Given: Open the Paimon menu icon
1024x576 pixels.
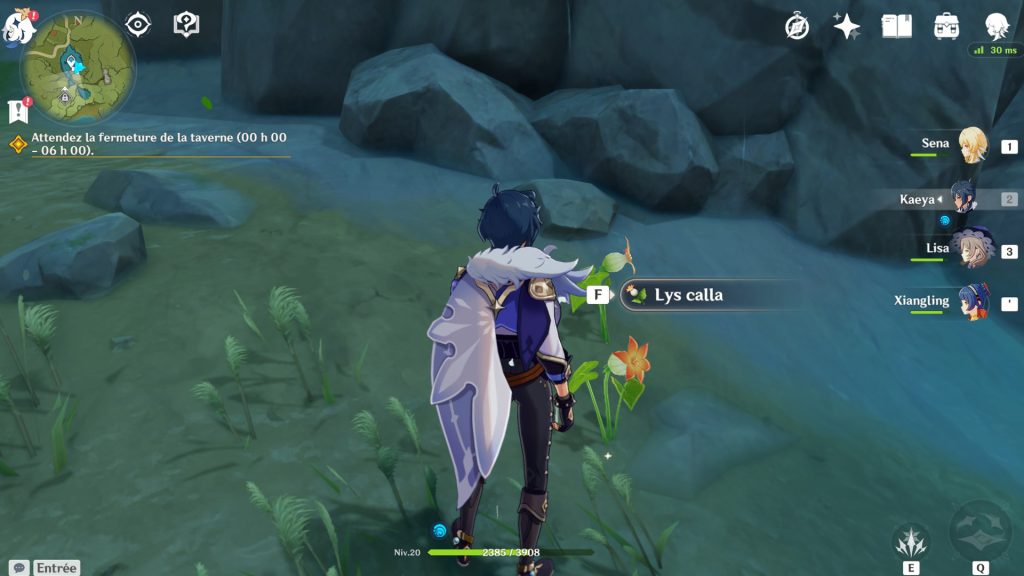Looking at the screenshot, I should click(x=19, y=27).
